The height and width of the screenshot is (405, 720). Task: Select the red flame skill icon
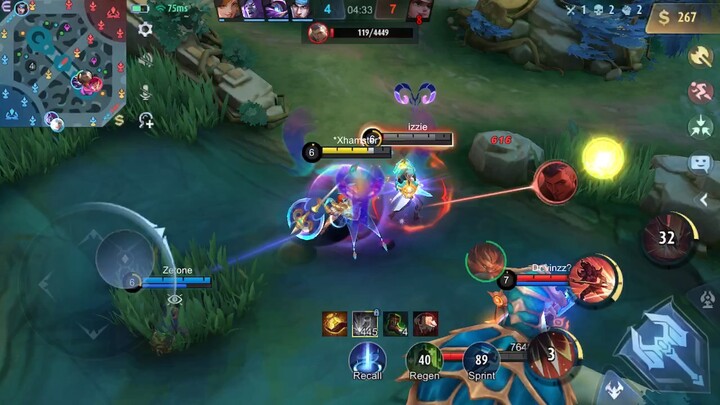point(592,279)
